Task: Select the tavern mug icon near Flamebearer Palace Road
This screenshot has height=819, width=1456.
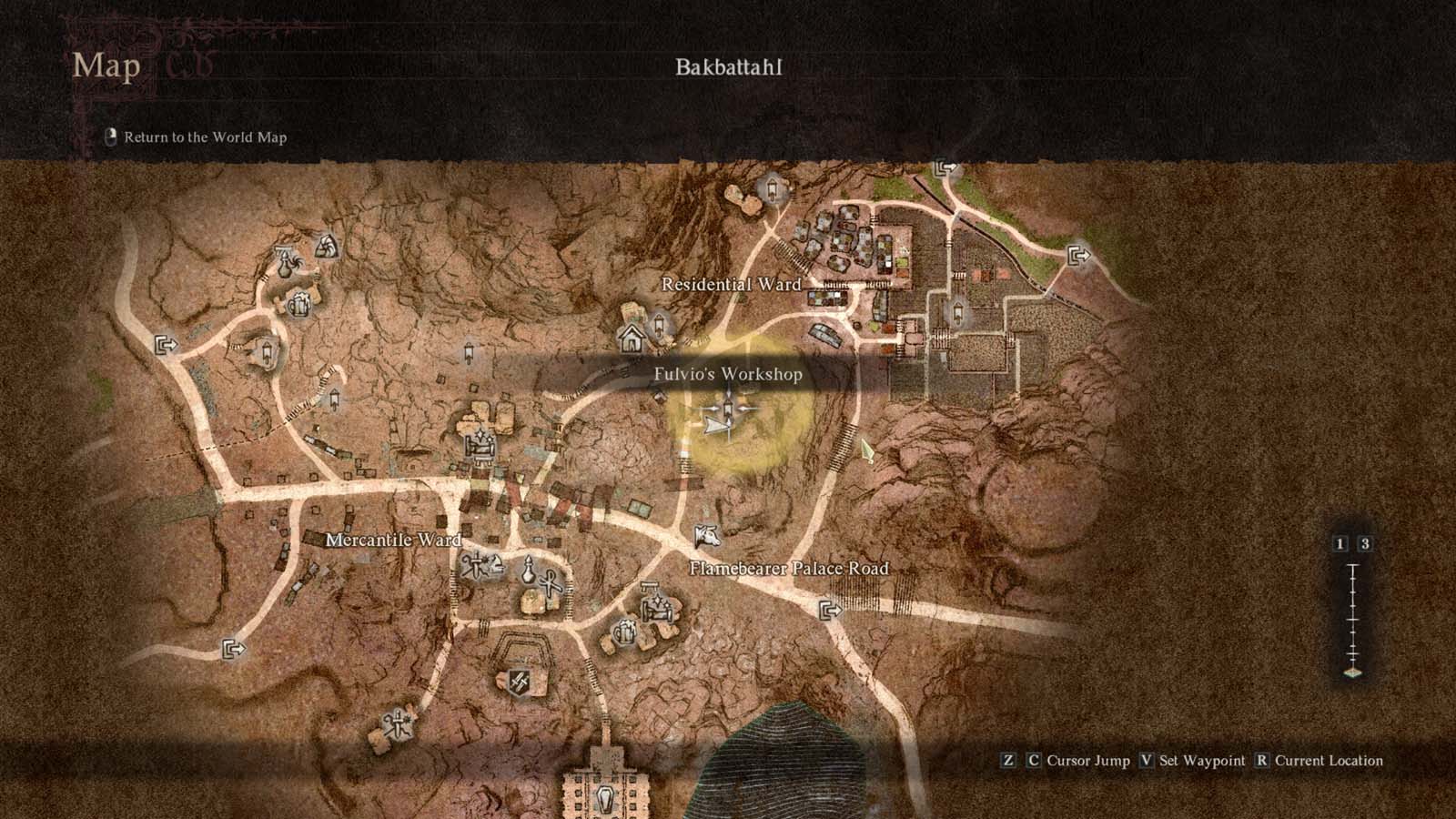Action: [626, 632]
